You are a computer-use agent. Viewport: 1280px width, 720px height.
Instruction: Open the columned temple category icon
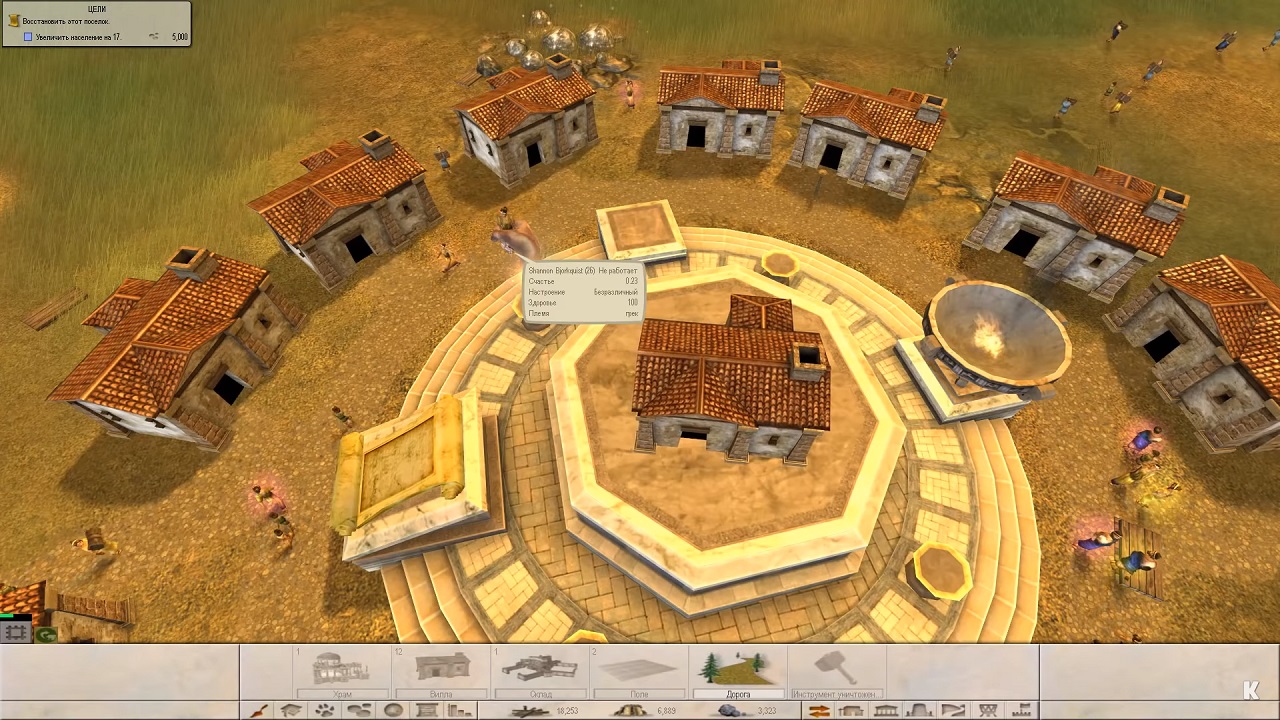point(885,711)
